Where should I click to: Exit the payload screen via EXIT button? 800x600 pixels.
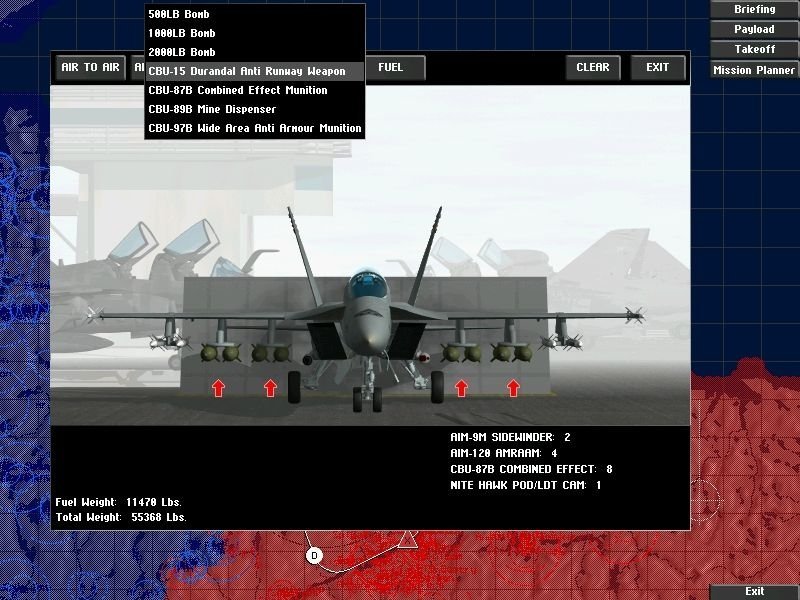click(658, 68)
